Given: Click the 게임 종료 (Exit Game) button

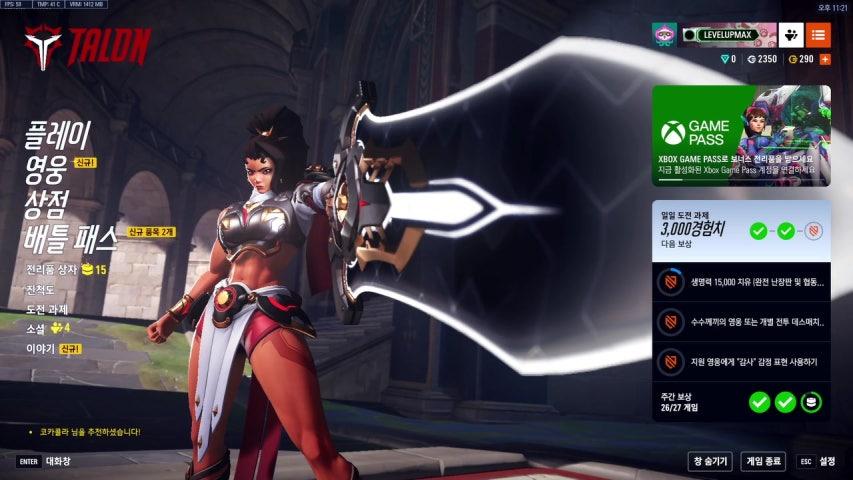Looking at the screenshot, I should tap(763, 461).
